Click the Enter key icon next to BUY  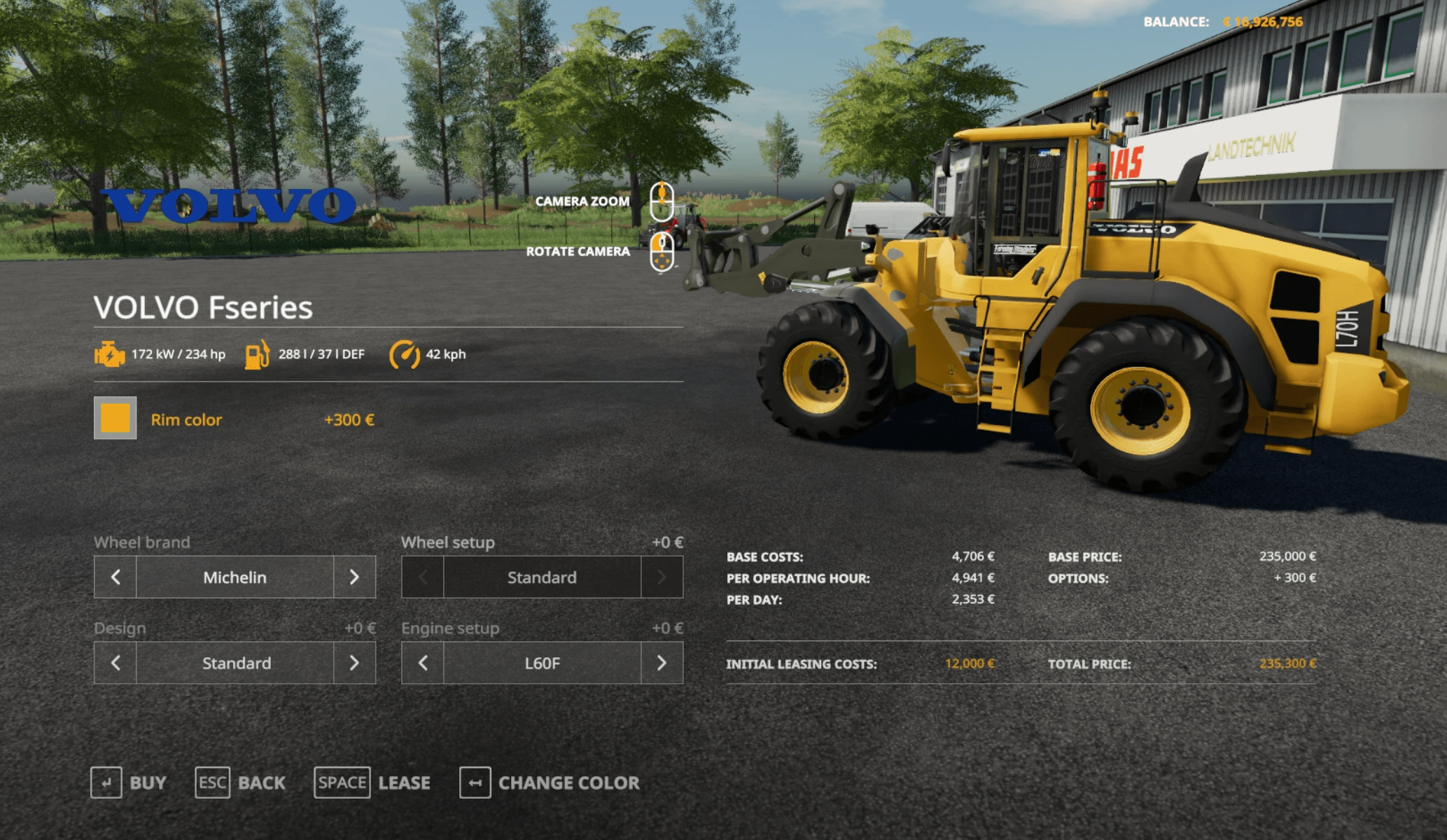pyautogui.click(x=106, y=783)
